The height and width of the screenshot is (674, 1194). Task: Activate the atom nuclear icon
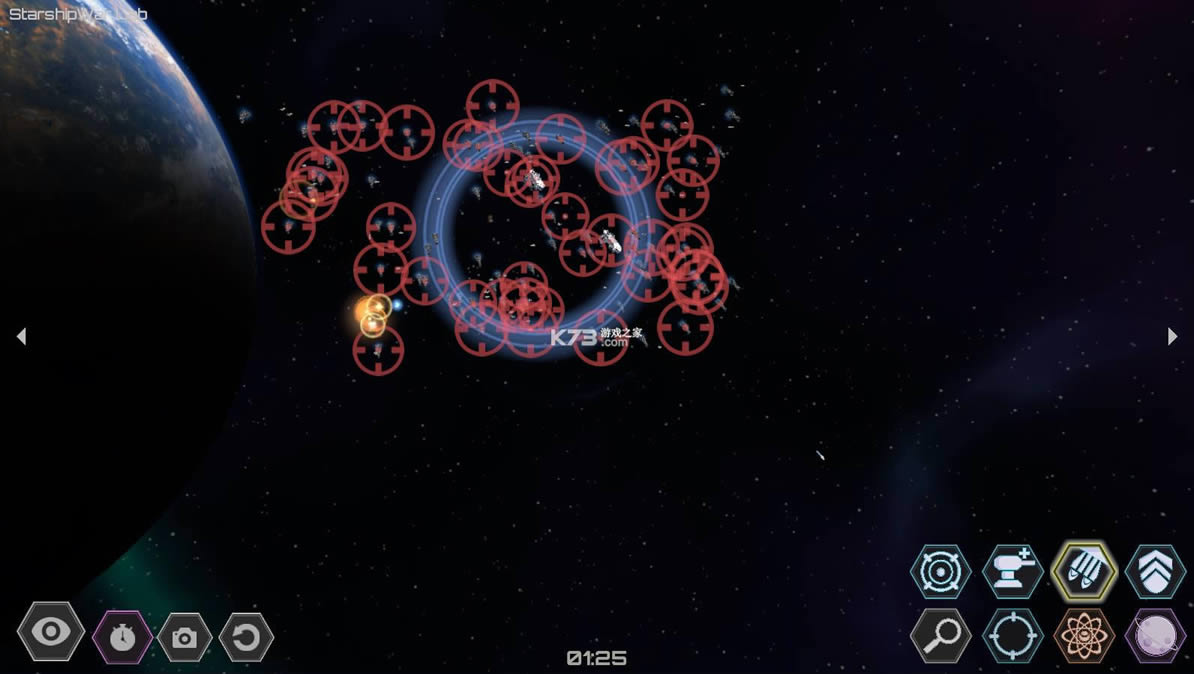click(1084, 635)
